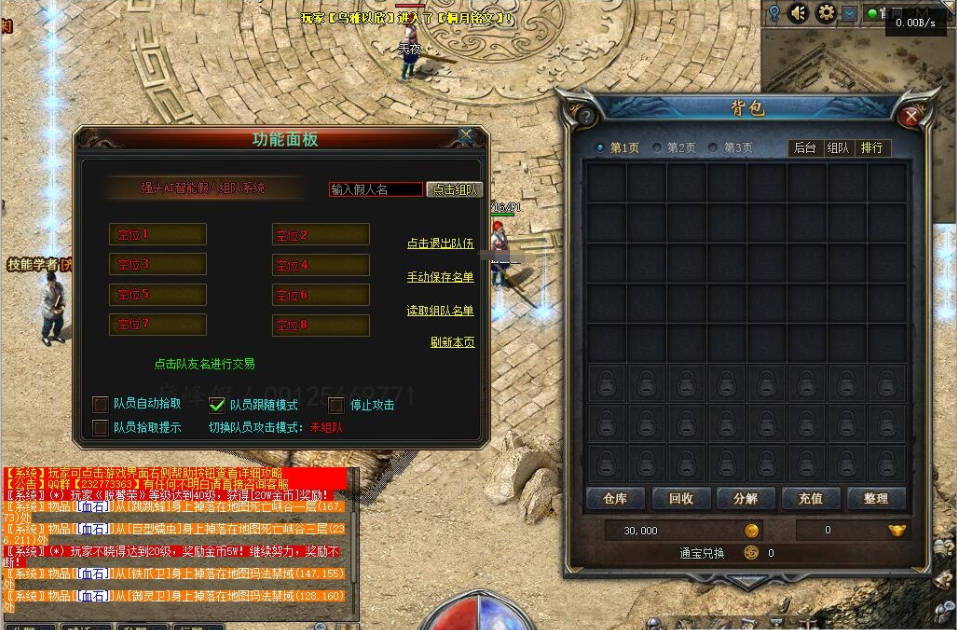Click the 点击组队 button
The width and height of the screenshot is (957, 630).
click(455, 189)
